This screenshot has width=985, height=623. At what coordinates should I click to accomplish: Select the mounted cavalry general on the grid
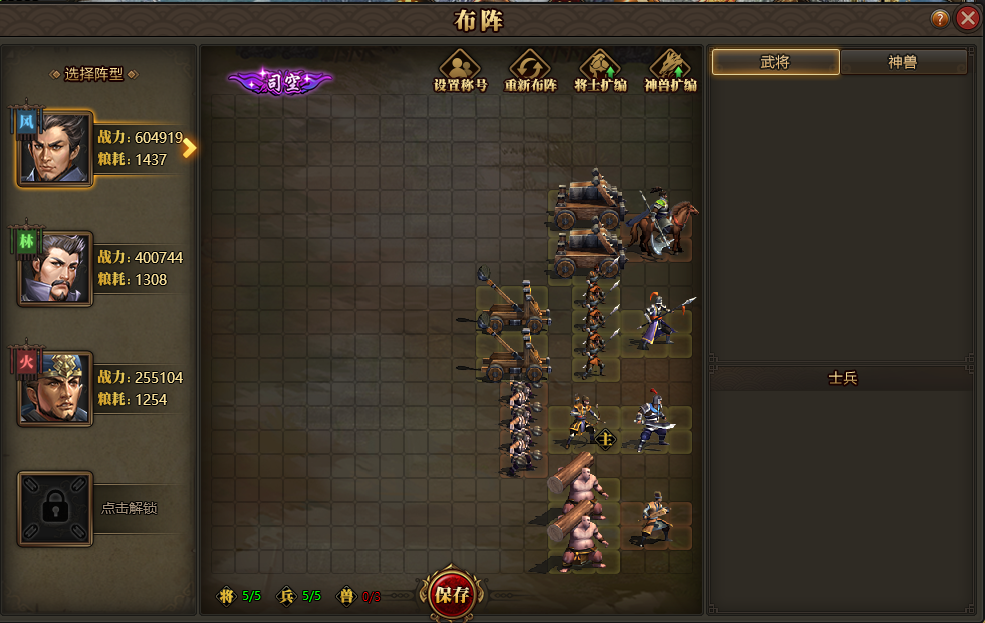(661, 224)
